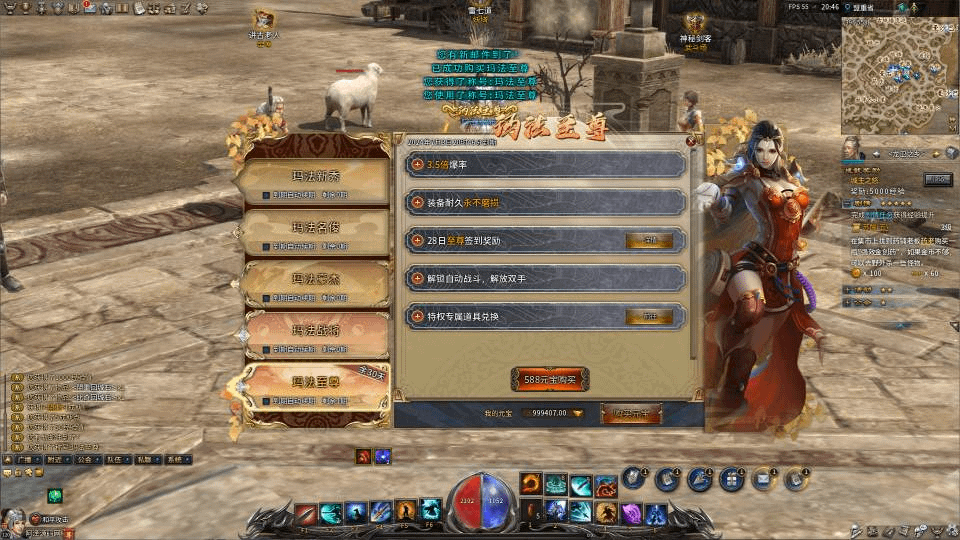The image size is (960, 540).
Task: Open the mail envelope icon
Action: coord(763,481)
